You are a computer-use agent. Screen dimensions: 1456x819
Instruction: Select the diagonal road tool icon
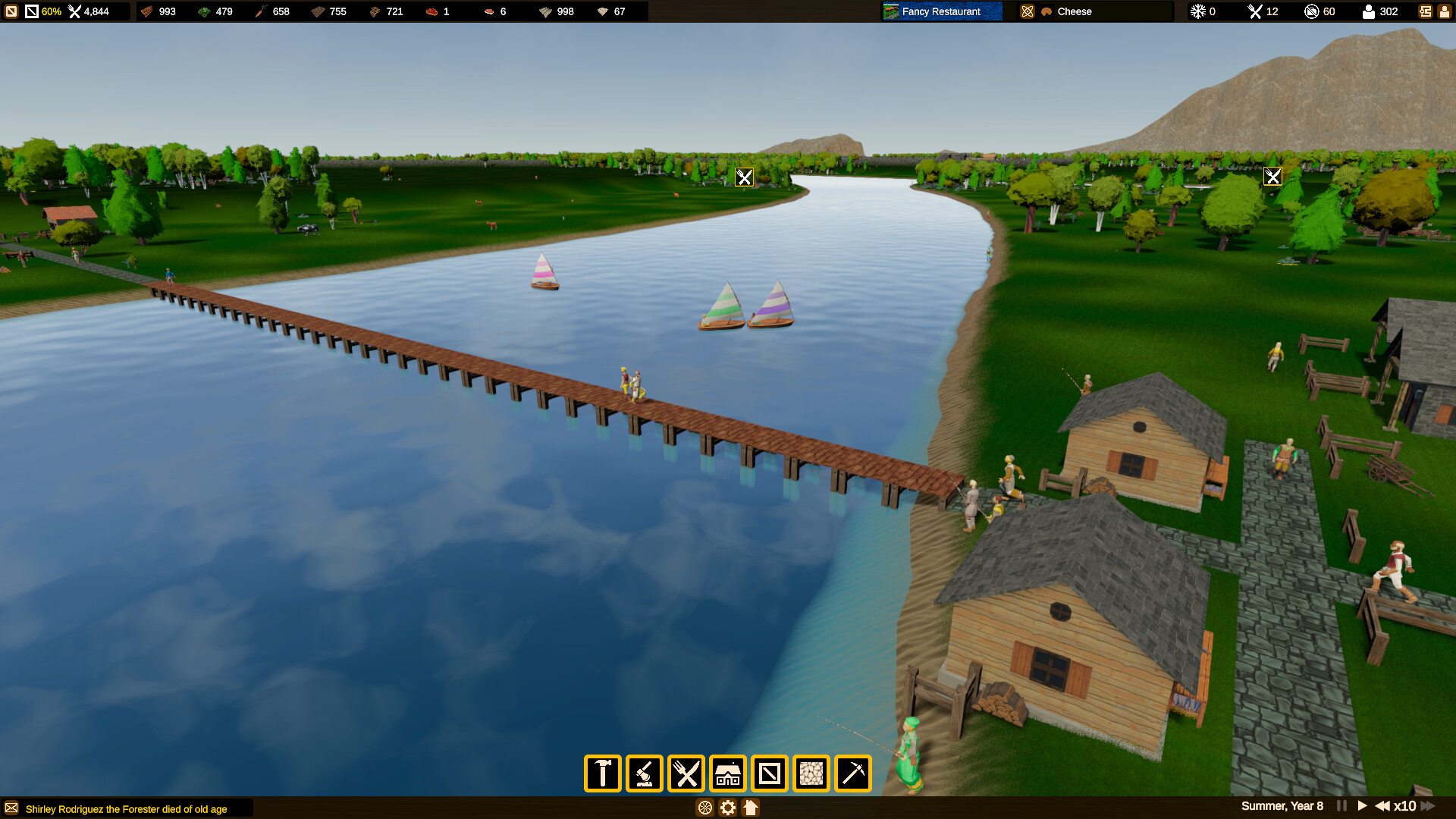769,773
